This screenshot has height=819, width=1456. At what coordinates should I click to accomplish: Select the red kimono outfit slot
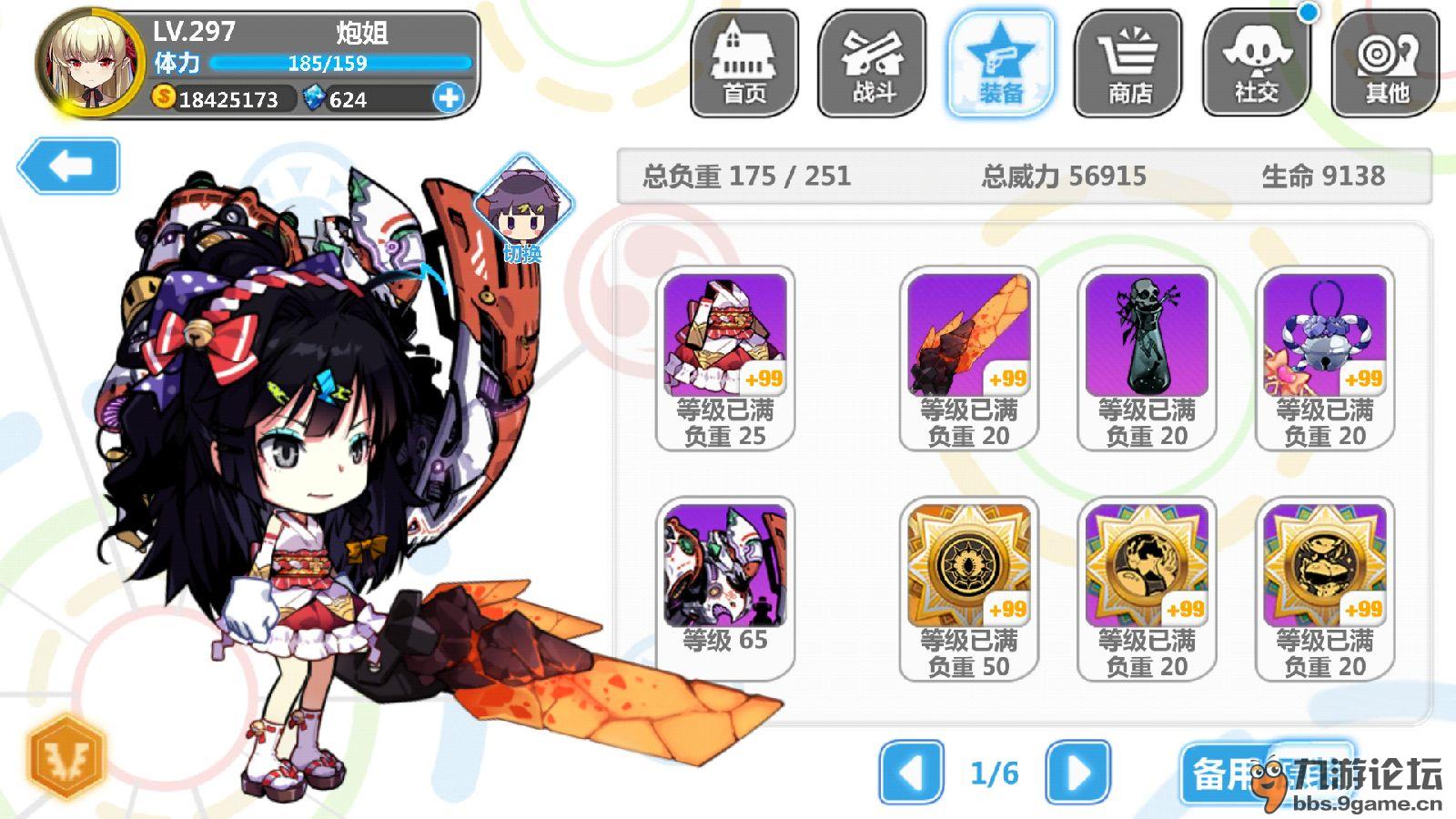coord(724,358)
